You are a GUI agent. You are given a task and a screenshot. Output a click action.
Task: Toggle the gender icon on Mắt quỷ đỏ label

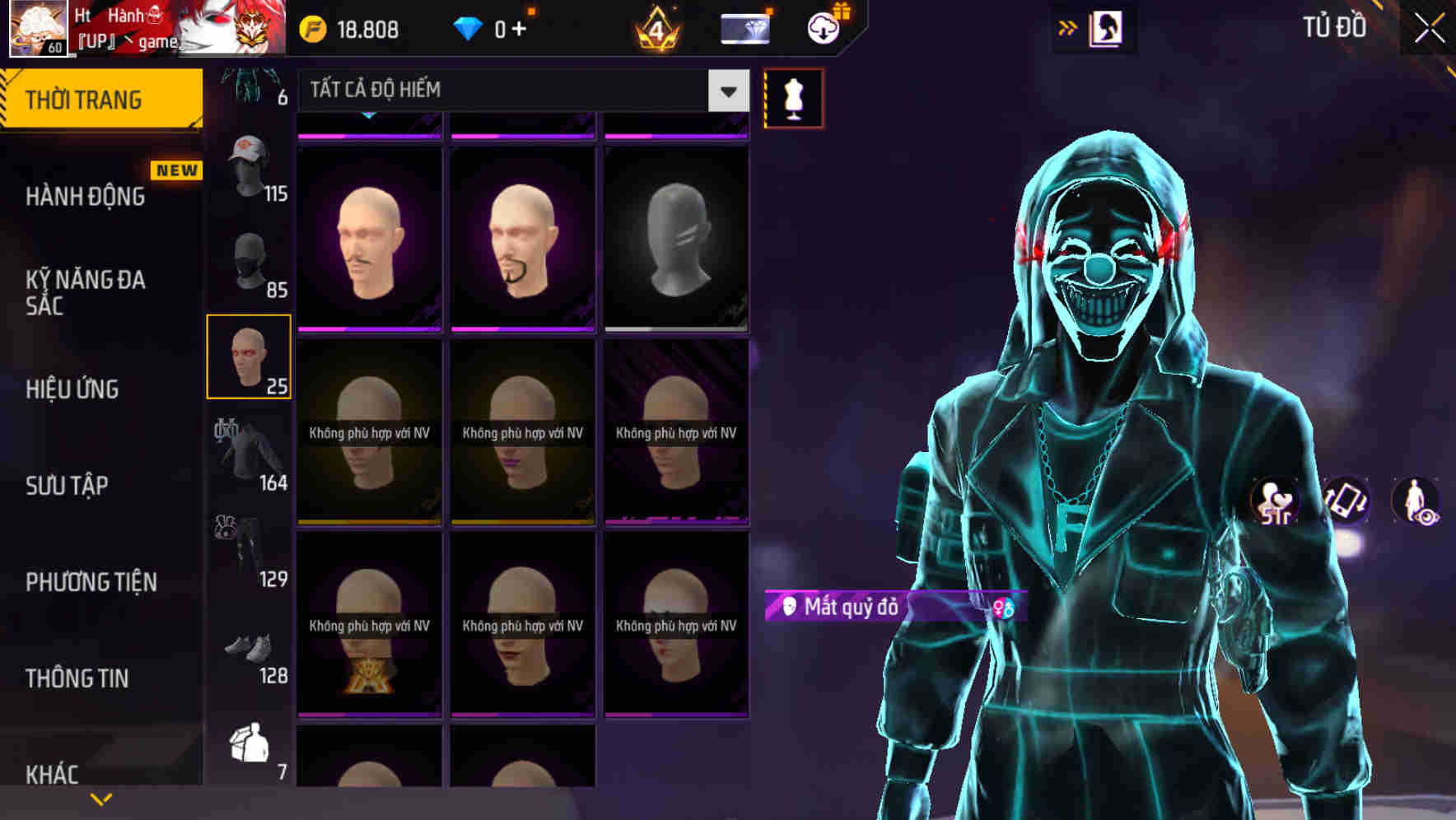click(1003, 606)
